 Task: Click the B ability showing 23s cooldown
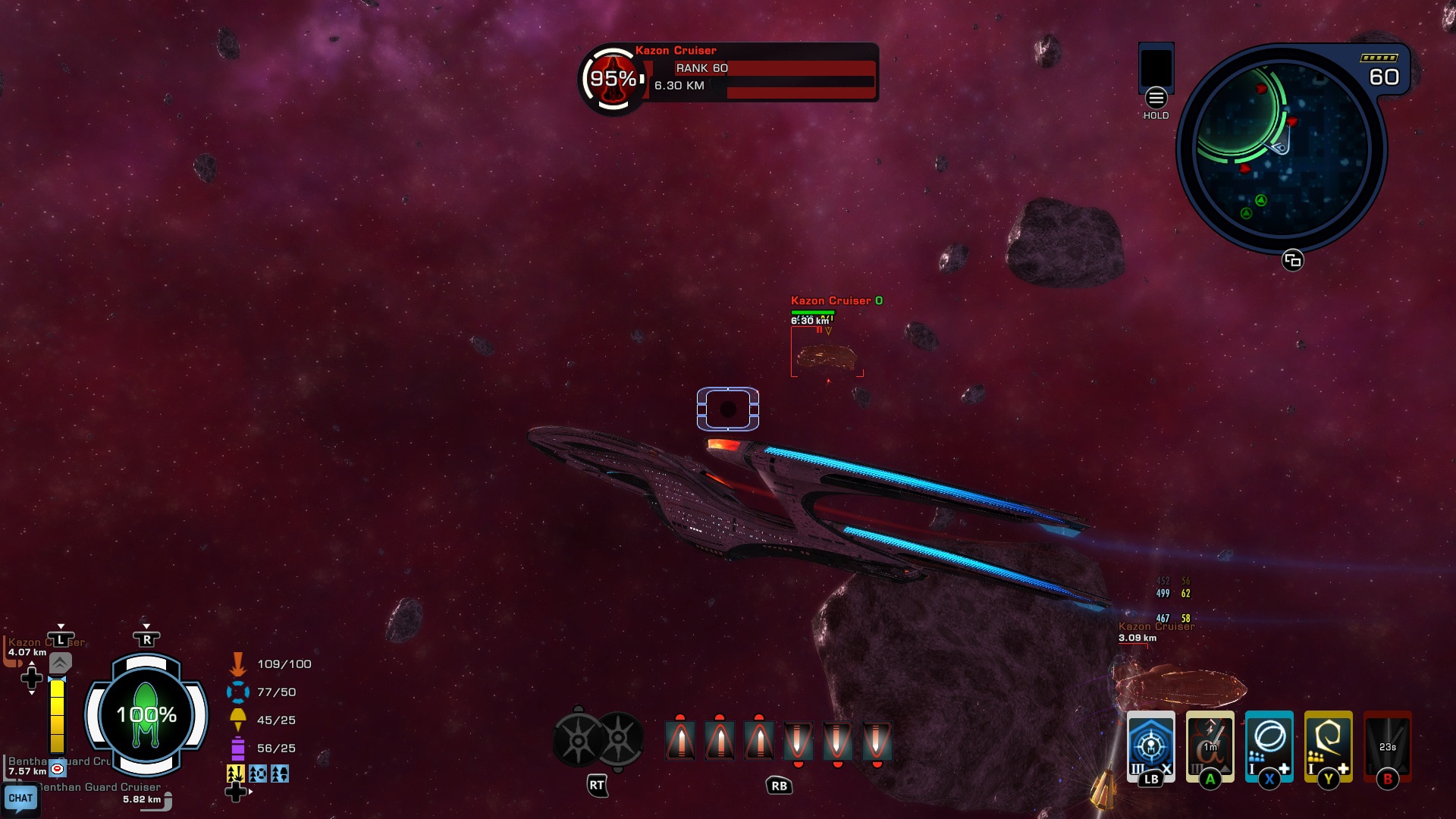1387,747
